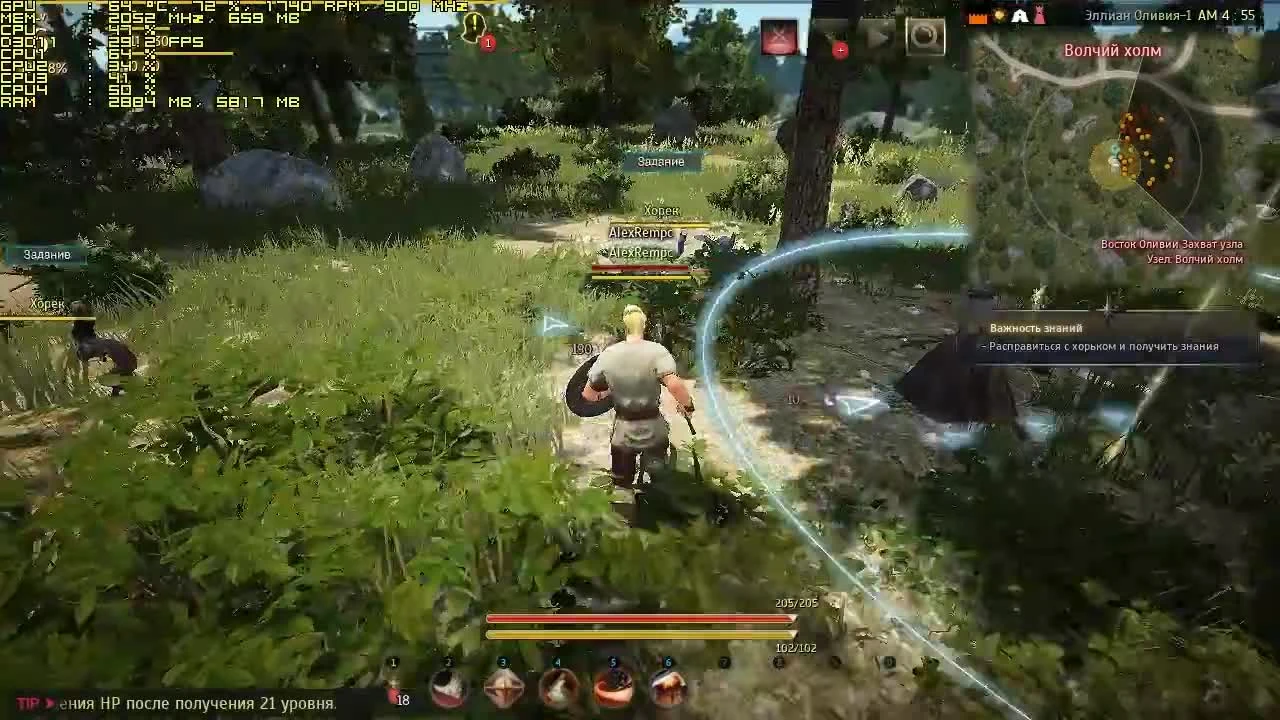This screenshot has width=1280, height=720.
Task: Open the red combat/PvP icon near minimap
Action: [779, 36]
